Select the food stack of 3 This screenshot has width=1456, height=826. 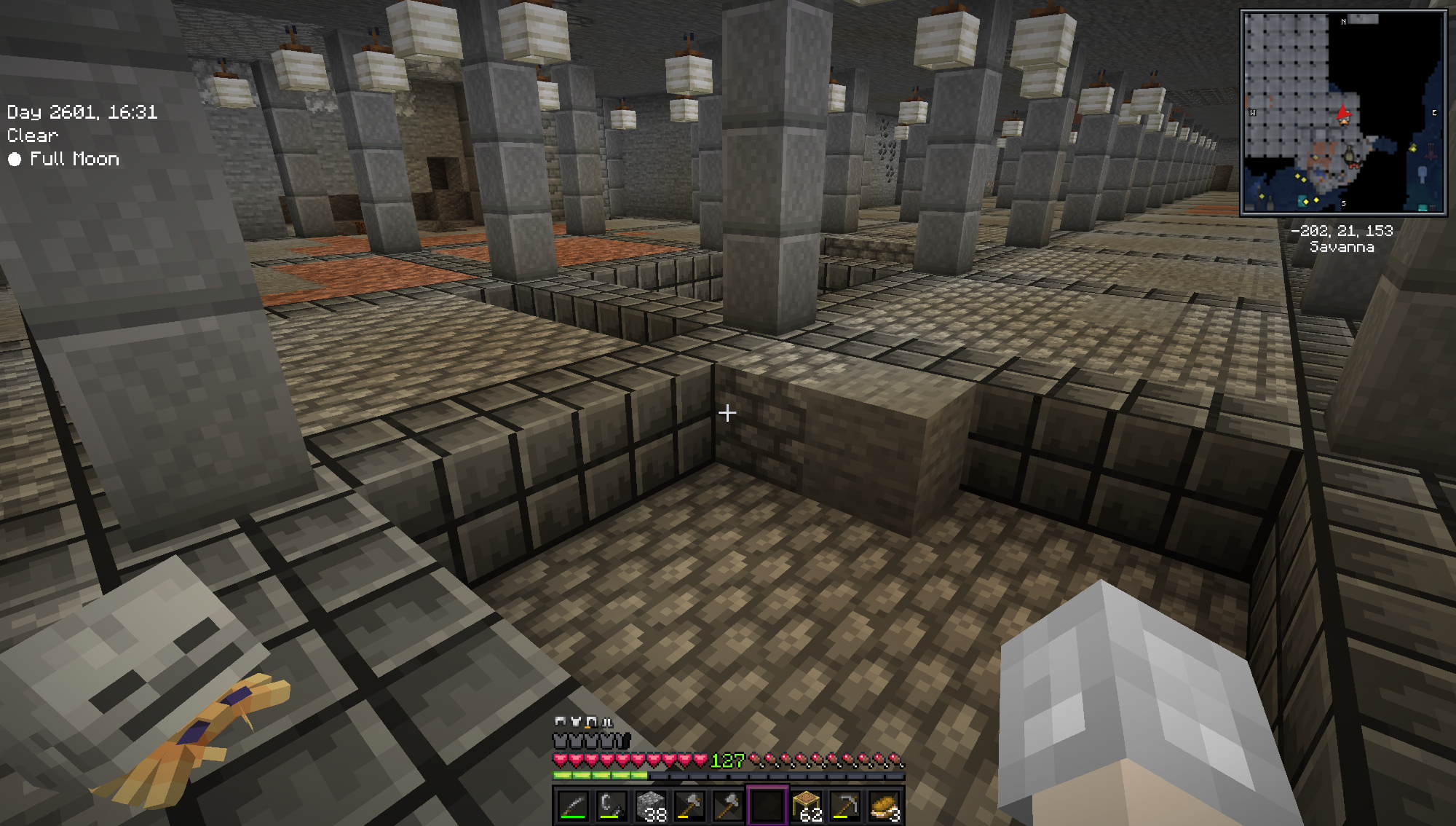pos(885,806)
